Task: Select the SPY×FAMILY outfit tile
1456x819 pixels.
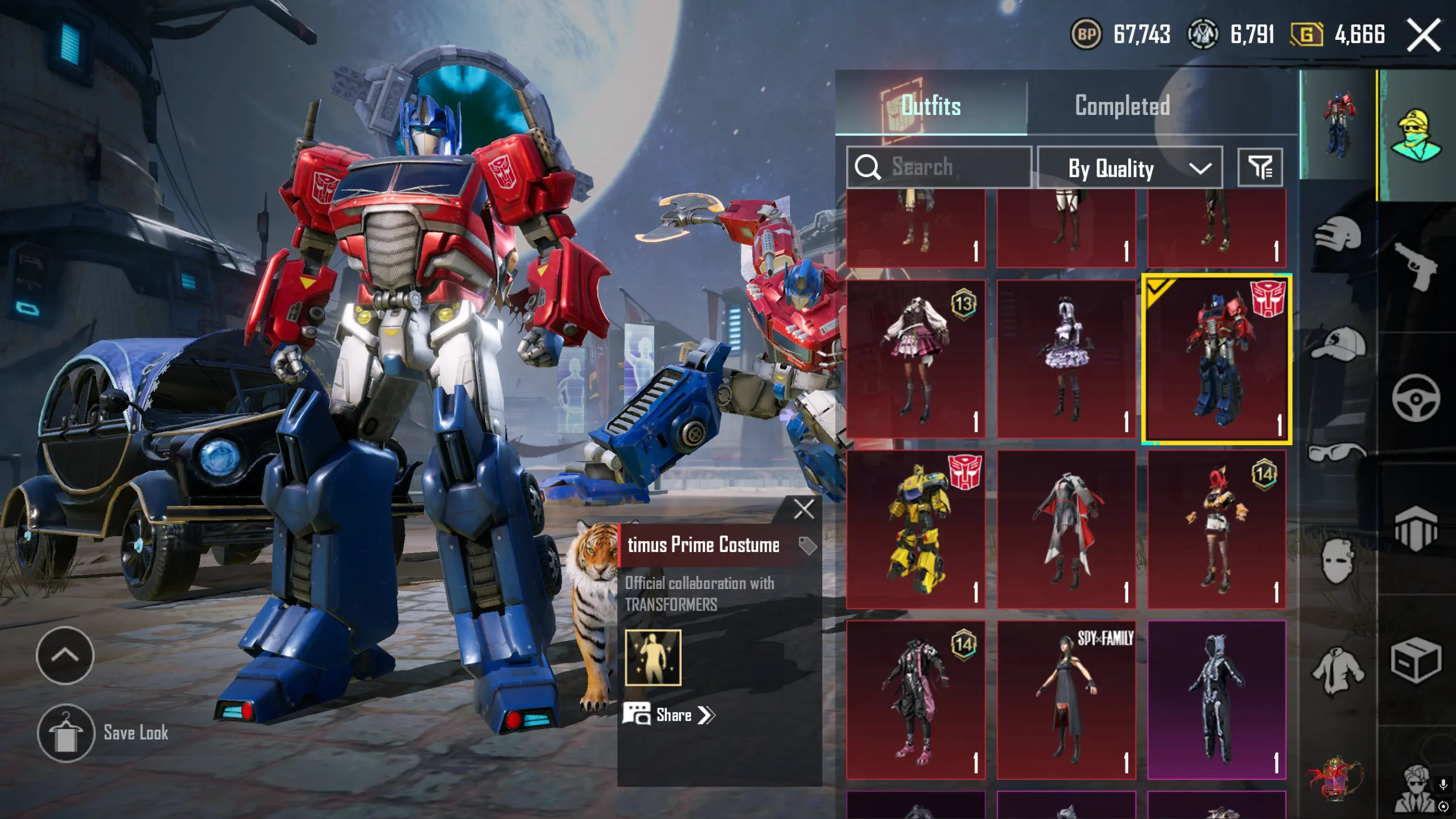Action: coord(1066,699)
